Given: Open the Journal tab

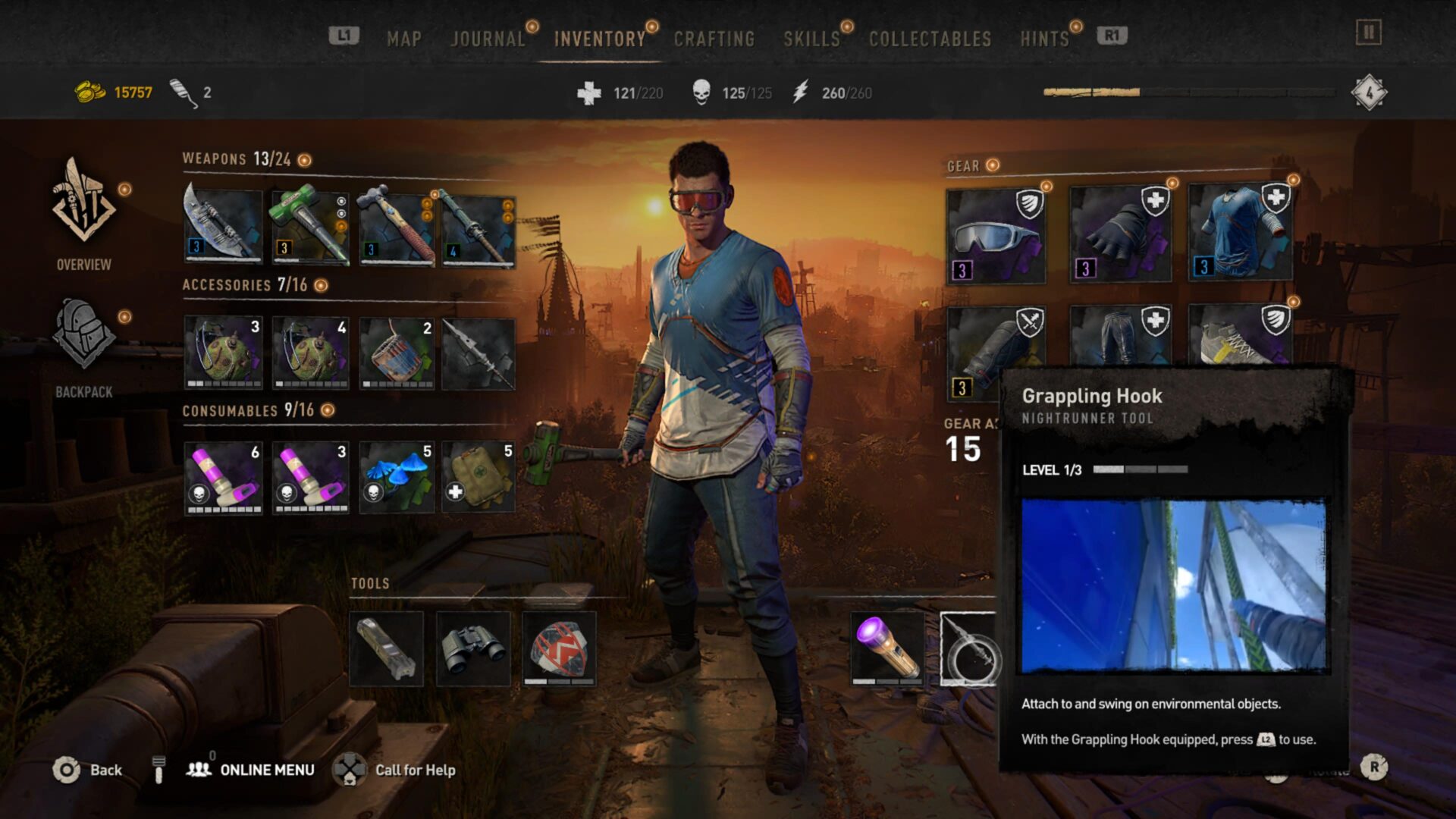Looking at the screenshot, I should click(488, 39).
